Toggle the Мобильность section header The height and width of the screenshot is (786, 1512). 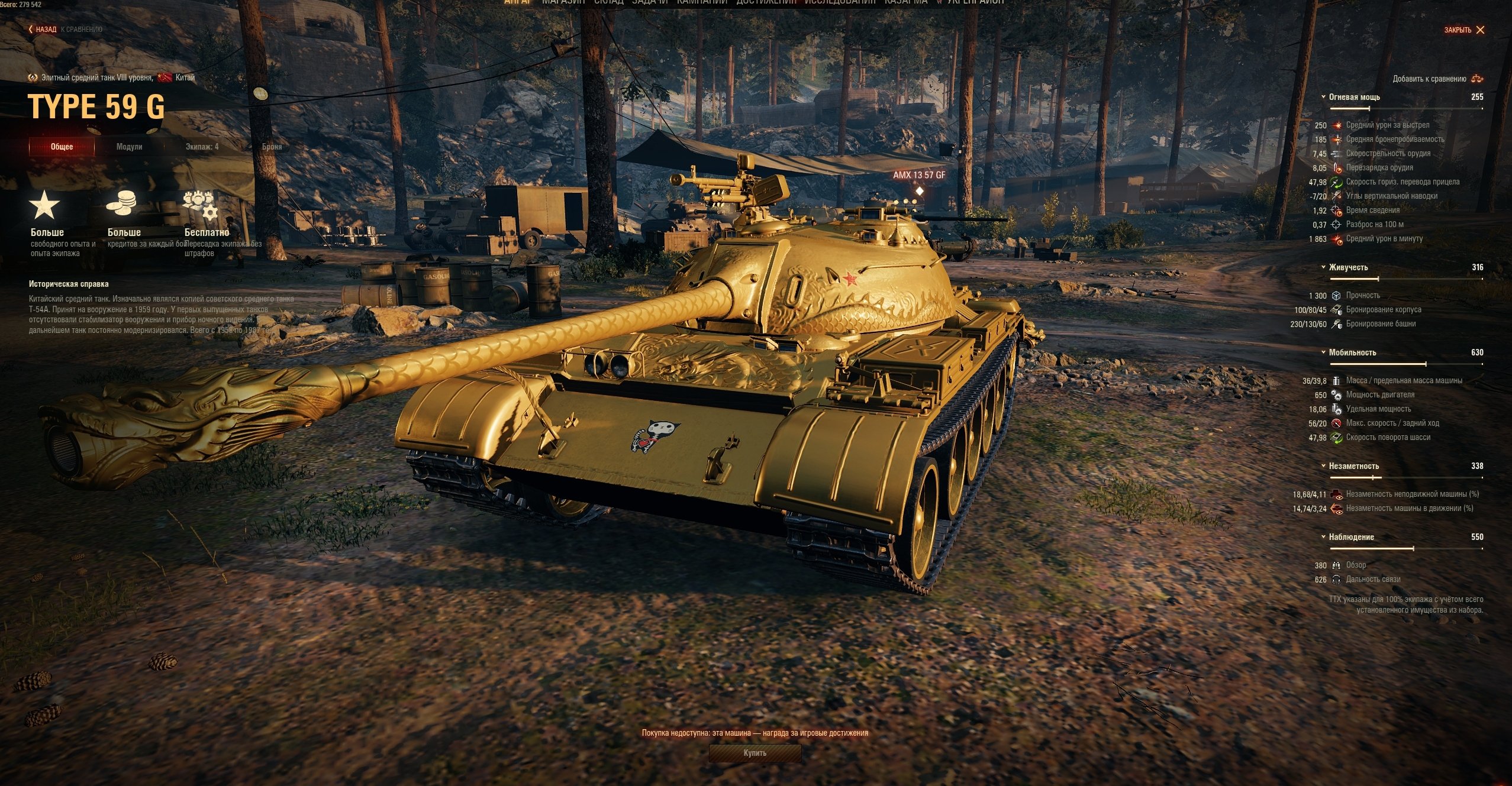1352,352
